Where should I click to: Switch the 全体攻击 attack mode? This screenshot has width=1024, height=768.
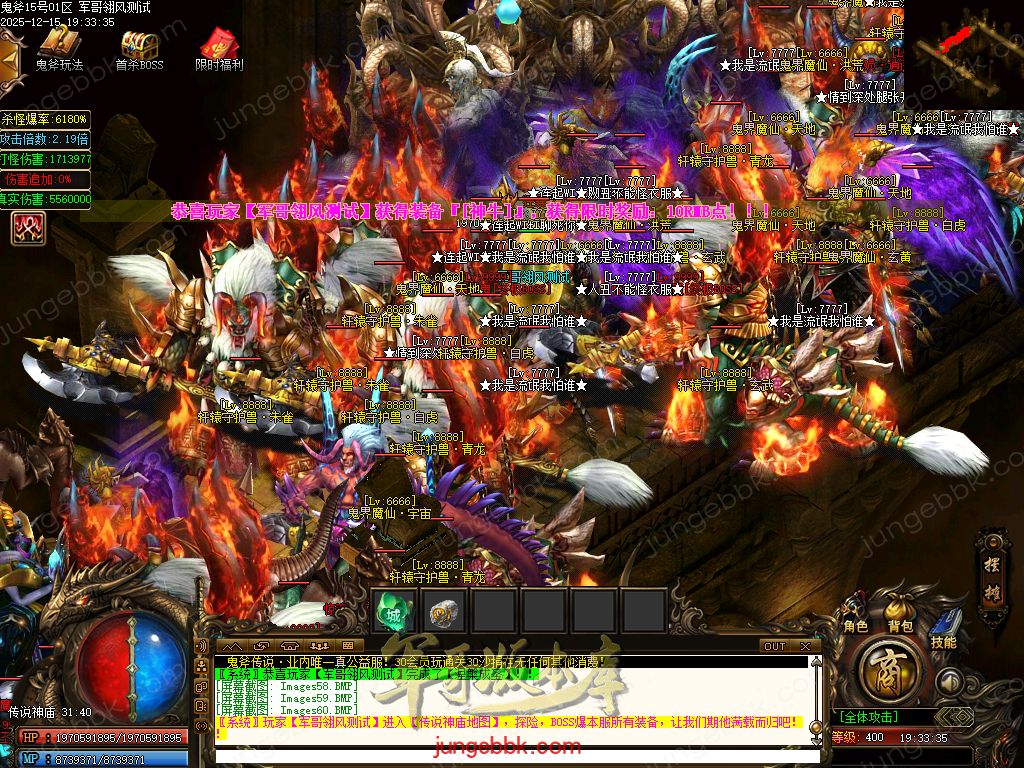tap(868, 717)
